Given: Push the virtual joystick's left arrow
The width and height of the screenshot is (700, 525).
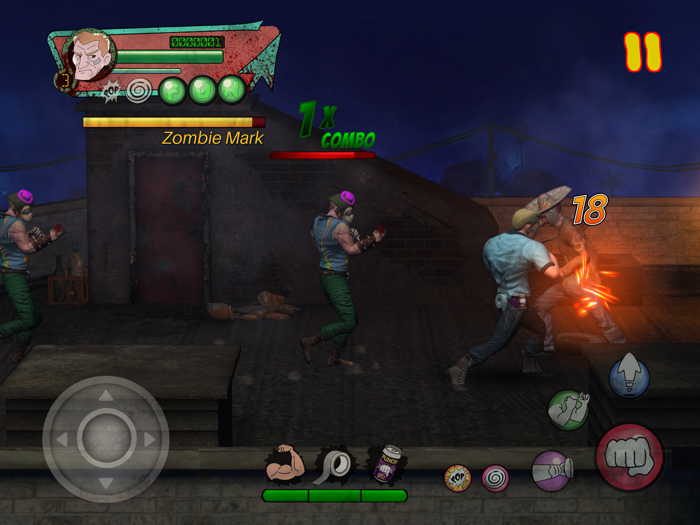Looking at the screenshot, I should tap(61, 439).
